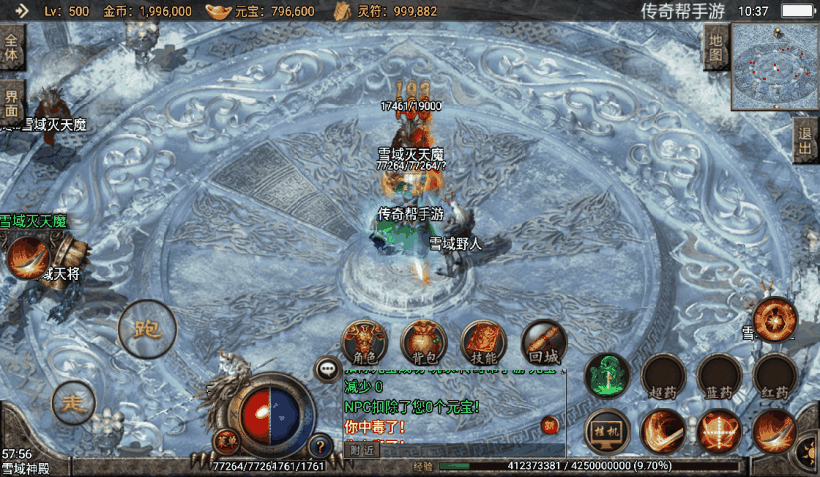The height and width of the screenshot is (477, 820).
Task: Select the 附近 nearby chat channel
Action: (362, 449)
